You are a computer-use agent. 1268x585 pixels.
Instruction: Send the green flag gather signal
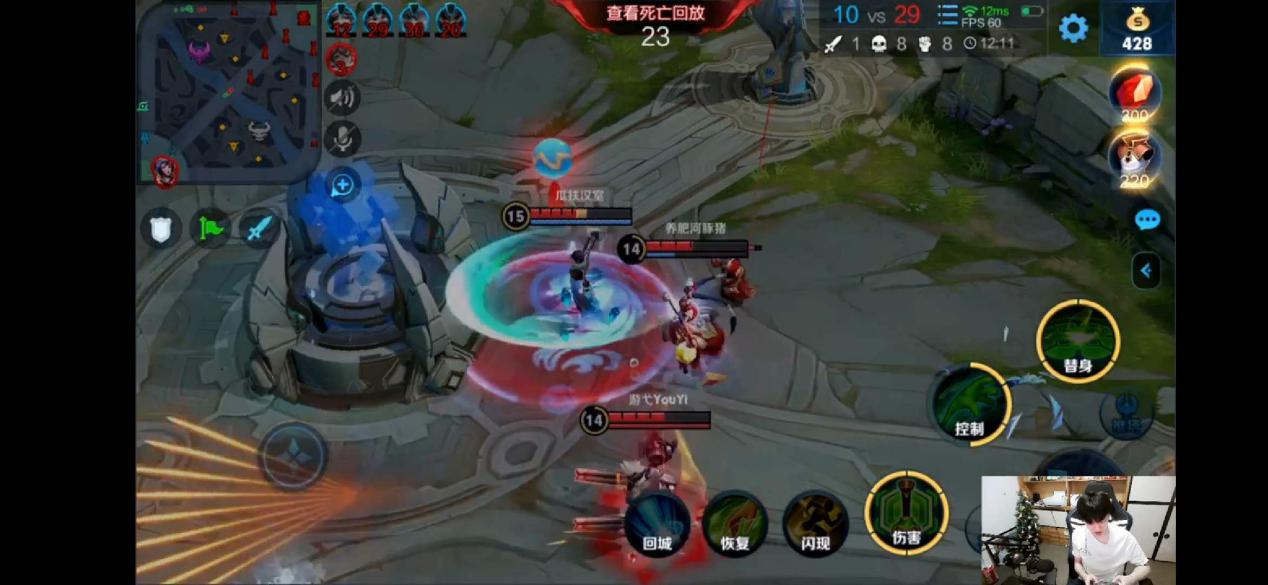click(210, 229)
